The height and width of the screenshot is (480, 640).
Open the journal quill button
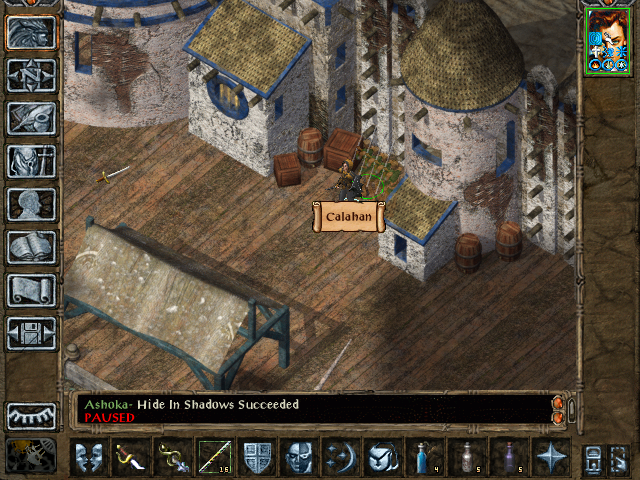31,118
